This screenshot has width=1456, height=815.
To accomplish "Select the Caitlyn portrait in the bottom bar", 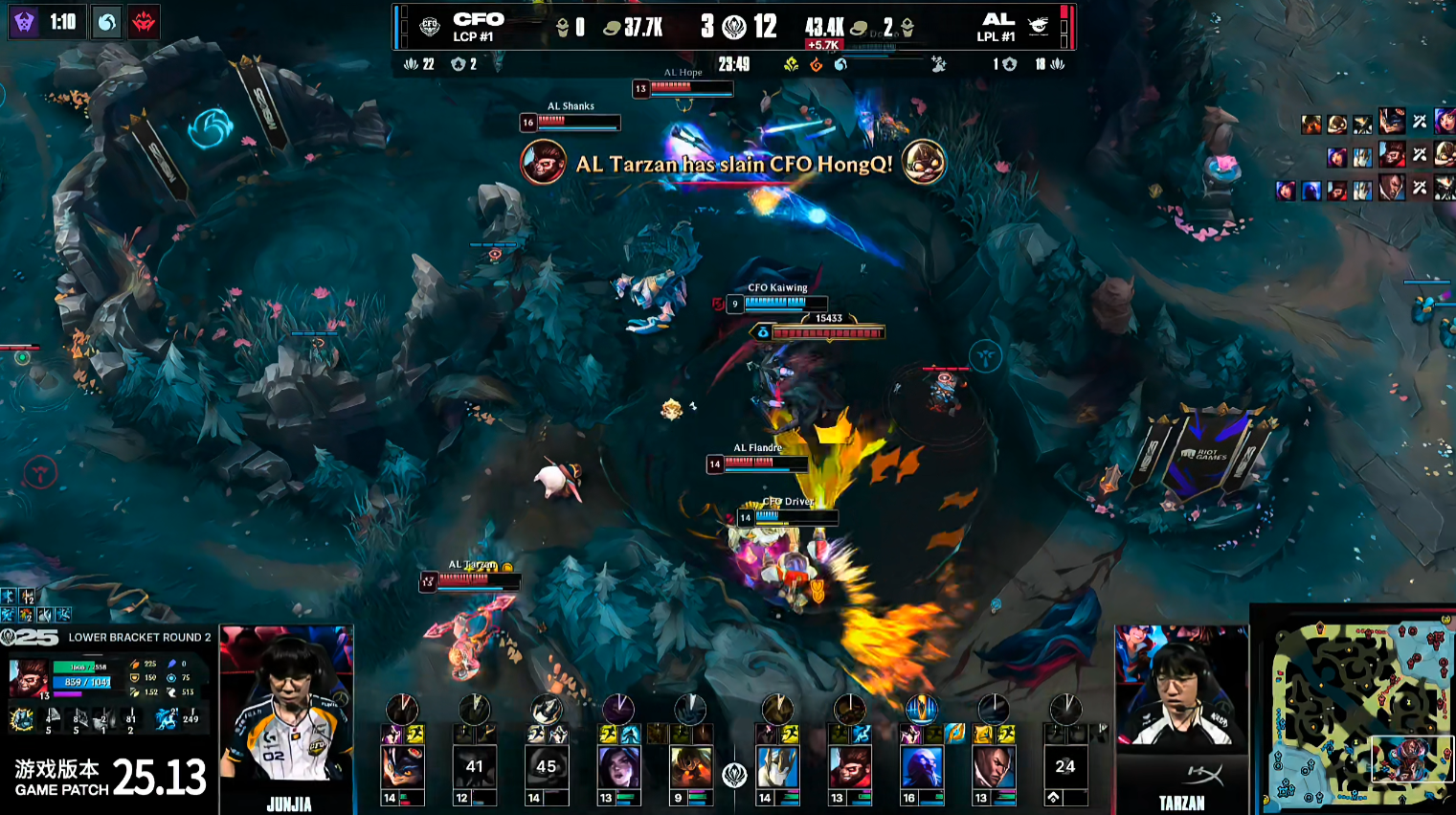I will tap(618, 768).
